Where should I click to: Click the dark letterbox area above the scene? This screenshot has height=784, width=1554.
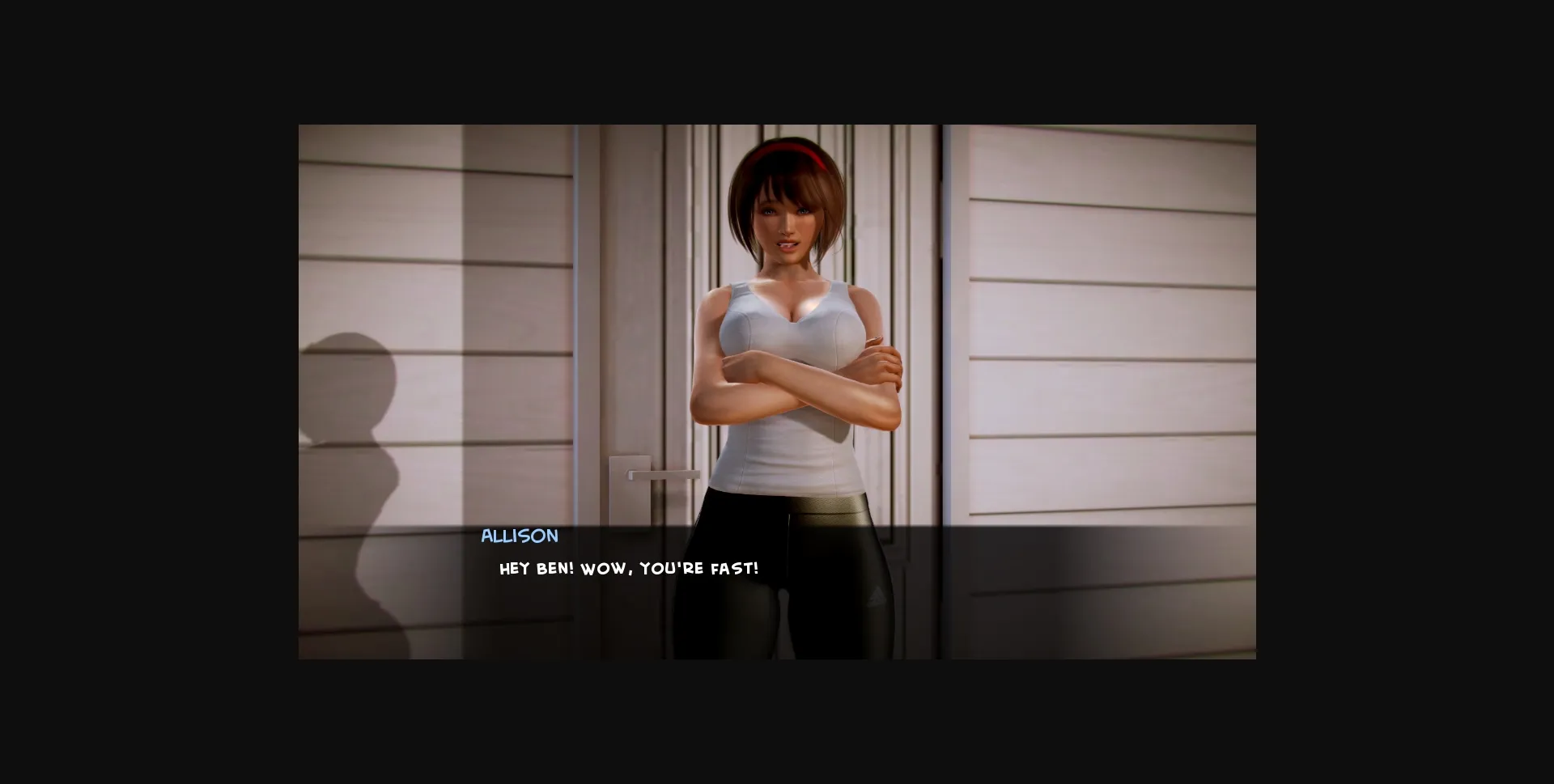pyautogui.click(x=777, y=61)
